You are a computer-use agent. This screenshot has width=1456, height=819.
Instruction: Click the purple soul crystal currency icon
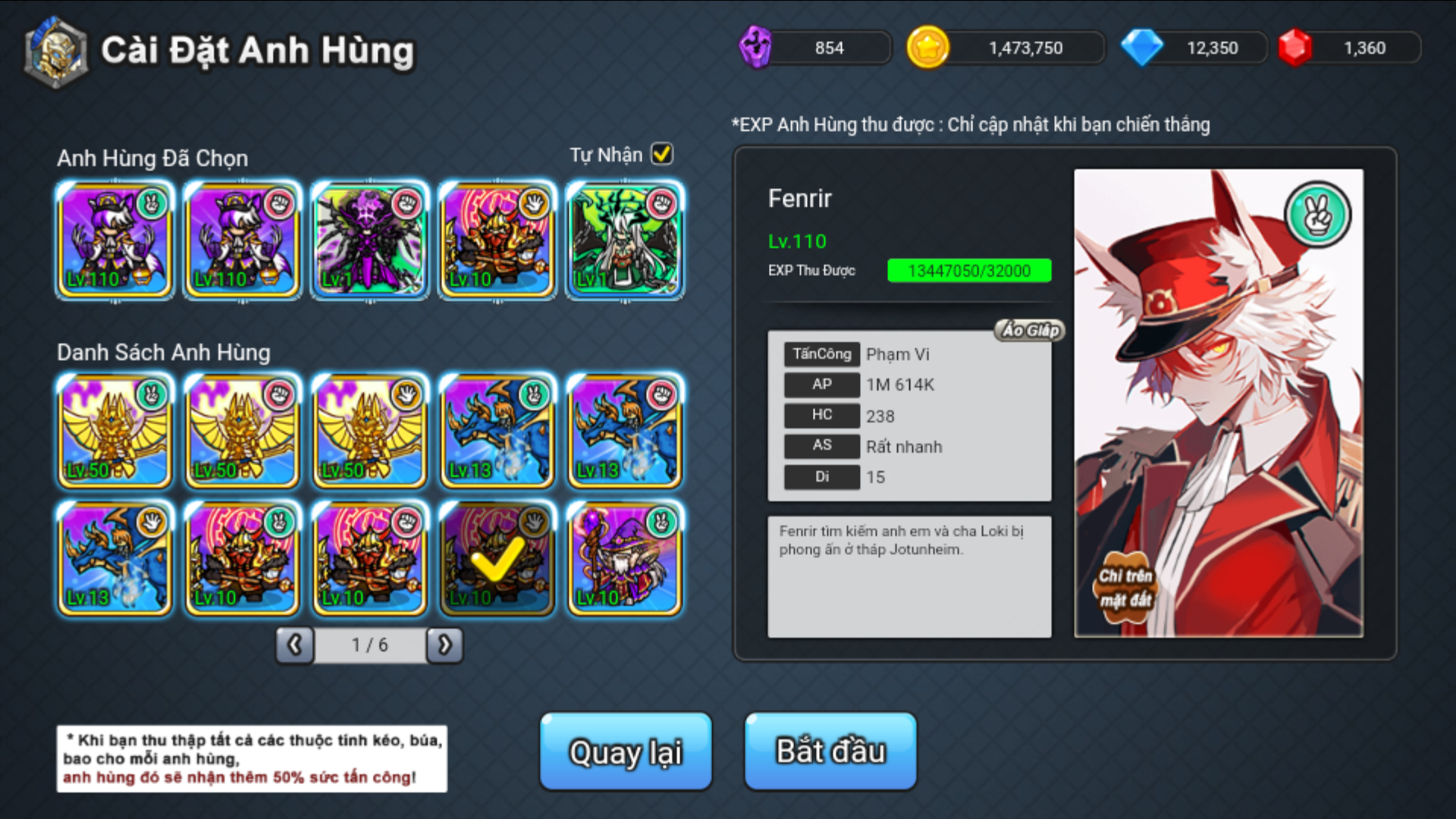tap(757, 47)
